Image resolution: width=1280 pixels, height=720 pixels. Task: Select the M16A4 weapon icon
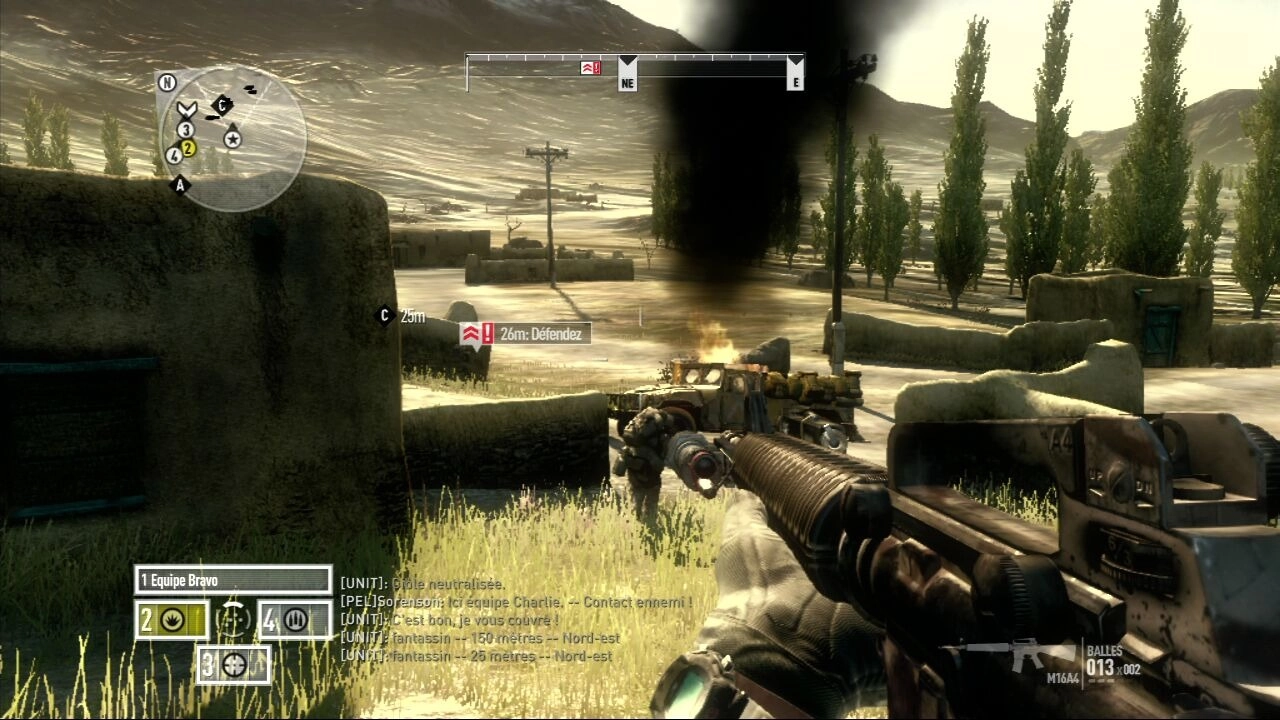click(x=1013, y=654)
